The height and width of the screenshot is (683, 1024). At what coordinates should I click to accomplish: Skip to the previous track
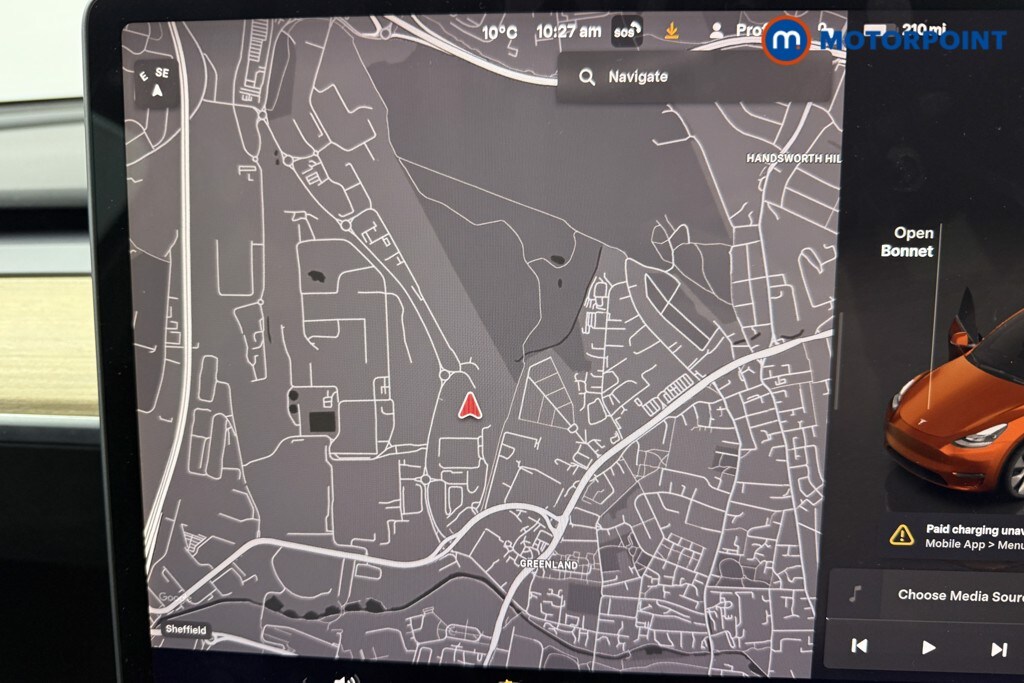pos(859,647)
